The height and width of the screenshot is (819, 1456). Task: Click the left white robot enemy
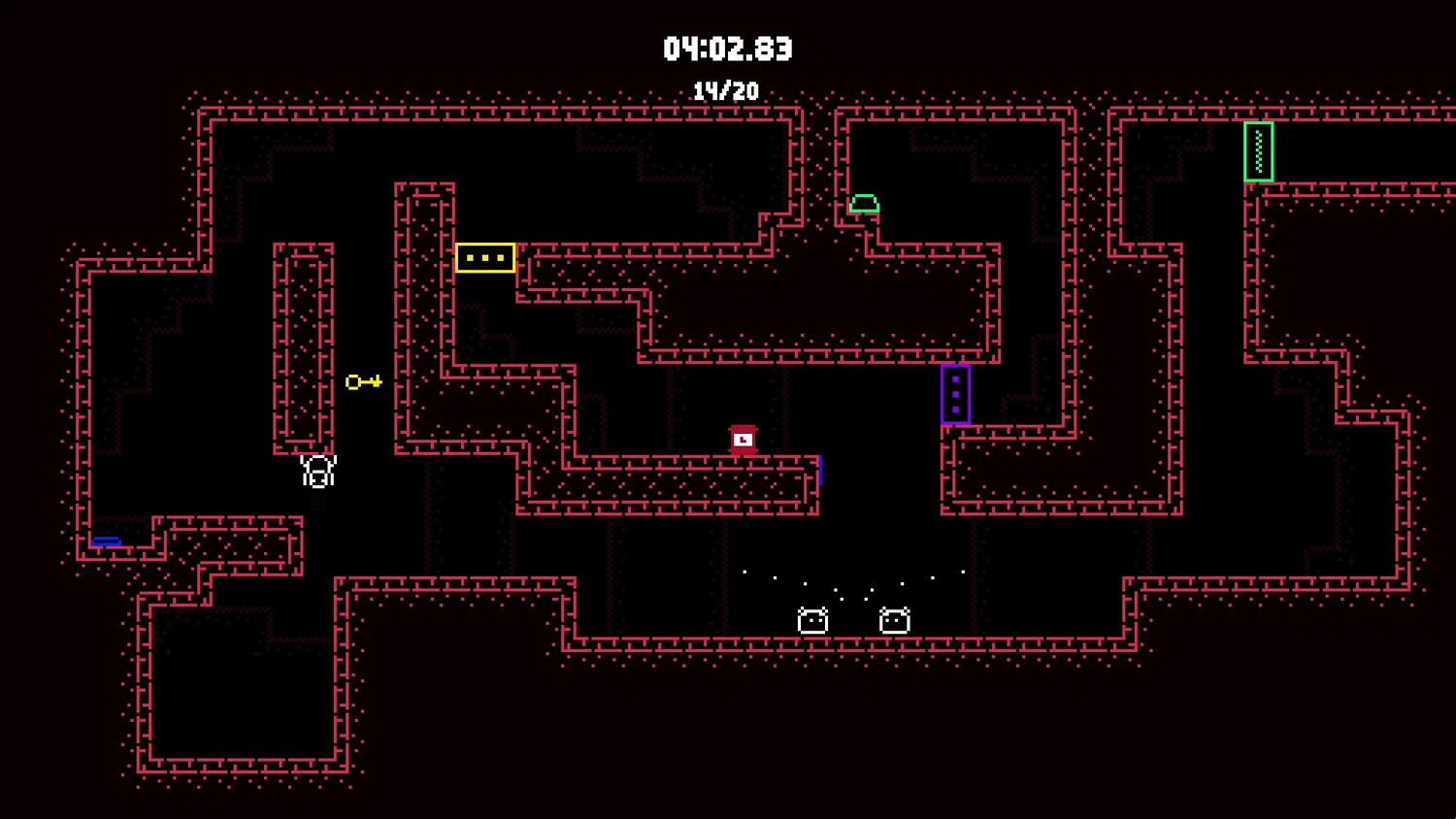pyautogui.click(x=812, y=618)
